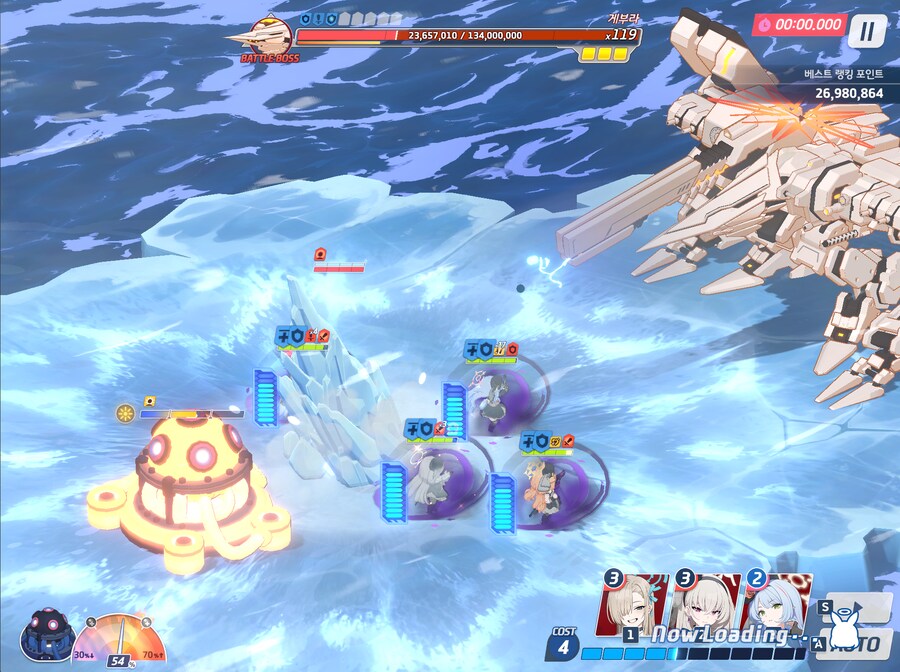Viewport: 900px width, 672px height.
Task: Use the cost-3 skill card with blonde girl
Action: pyautogui.click(x=634, y=603)
